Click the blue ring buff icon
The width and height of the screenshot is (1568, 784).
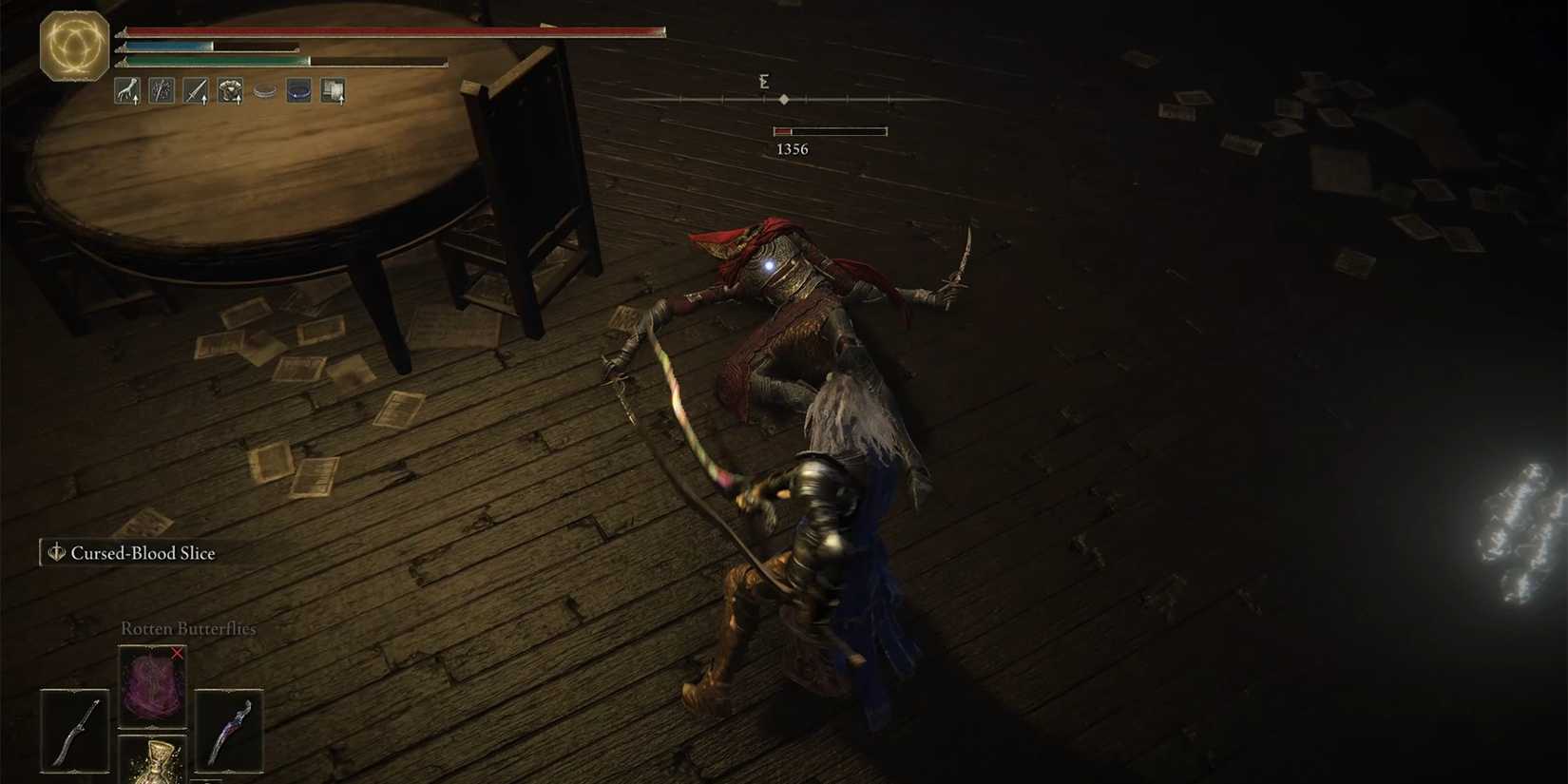click(297, 91)
